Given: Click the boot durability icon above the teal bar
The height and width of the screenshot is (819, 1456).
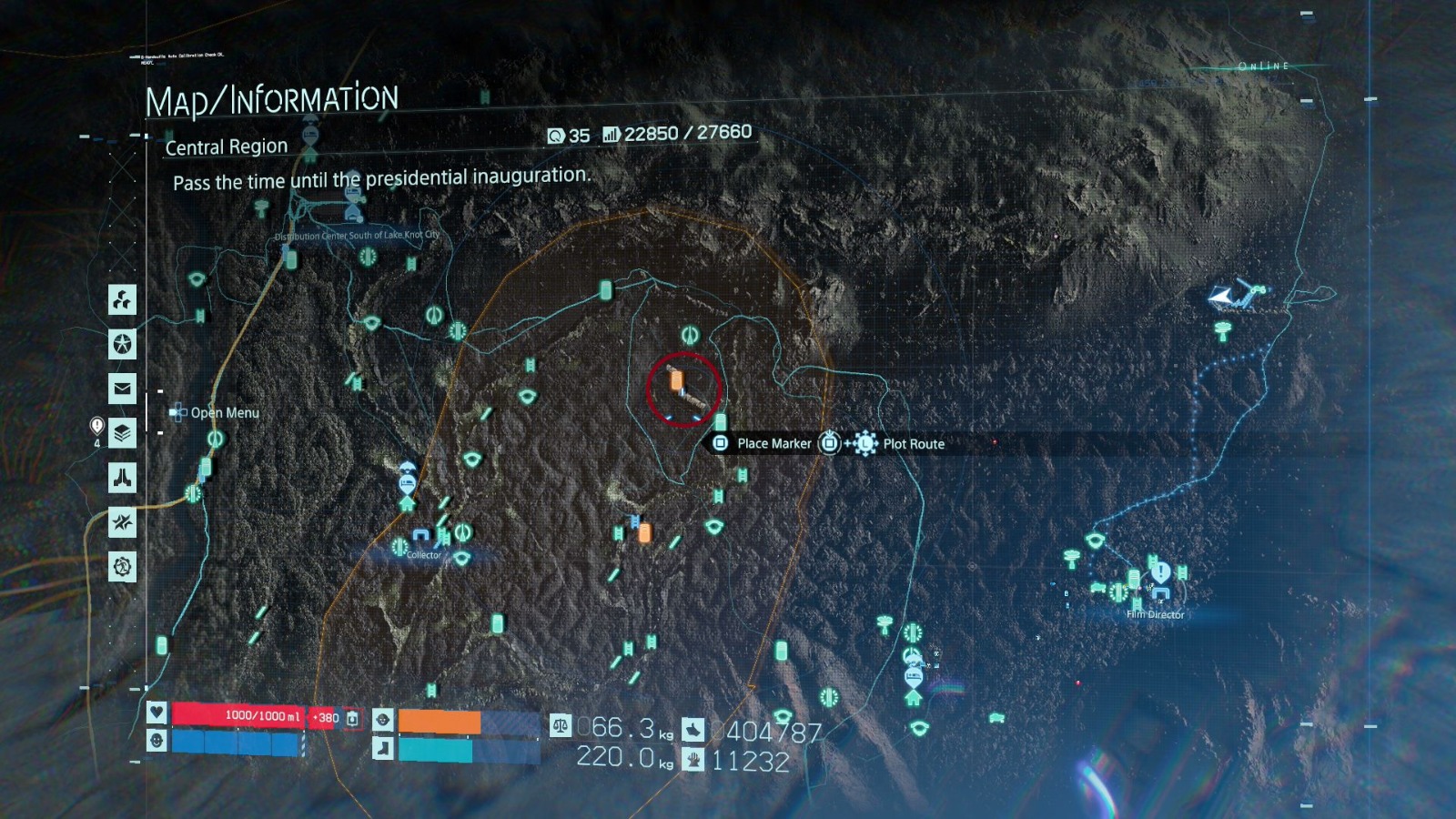Looking at the screenshot, I should [x=383, y=748].
